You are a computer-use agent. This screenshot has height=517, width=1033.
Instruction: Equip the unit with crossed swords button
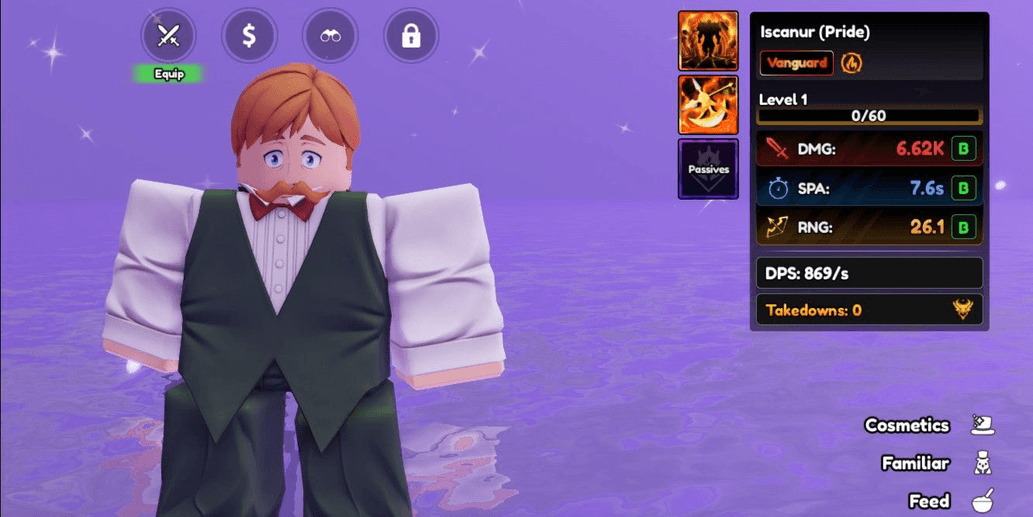pyautogui.click(x=168, y=37)
